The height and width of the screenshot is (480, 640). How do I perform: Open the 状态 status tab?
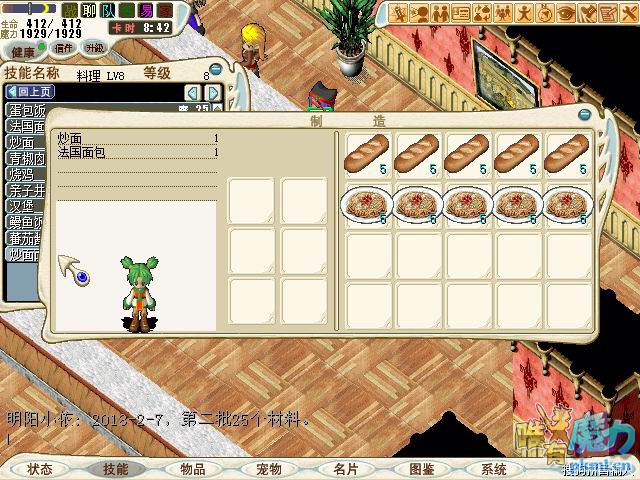click(x=40, y=469)
